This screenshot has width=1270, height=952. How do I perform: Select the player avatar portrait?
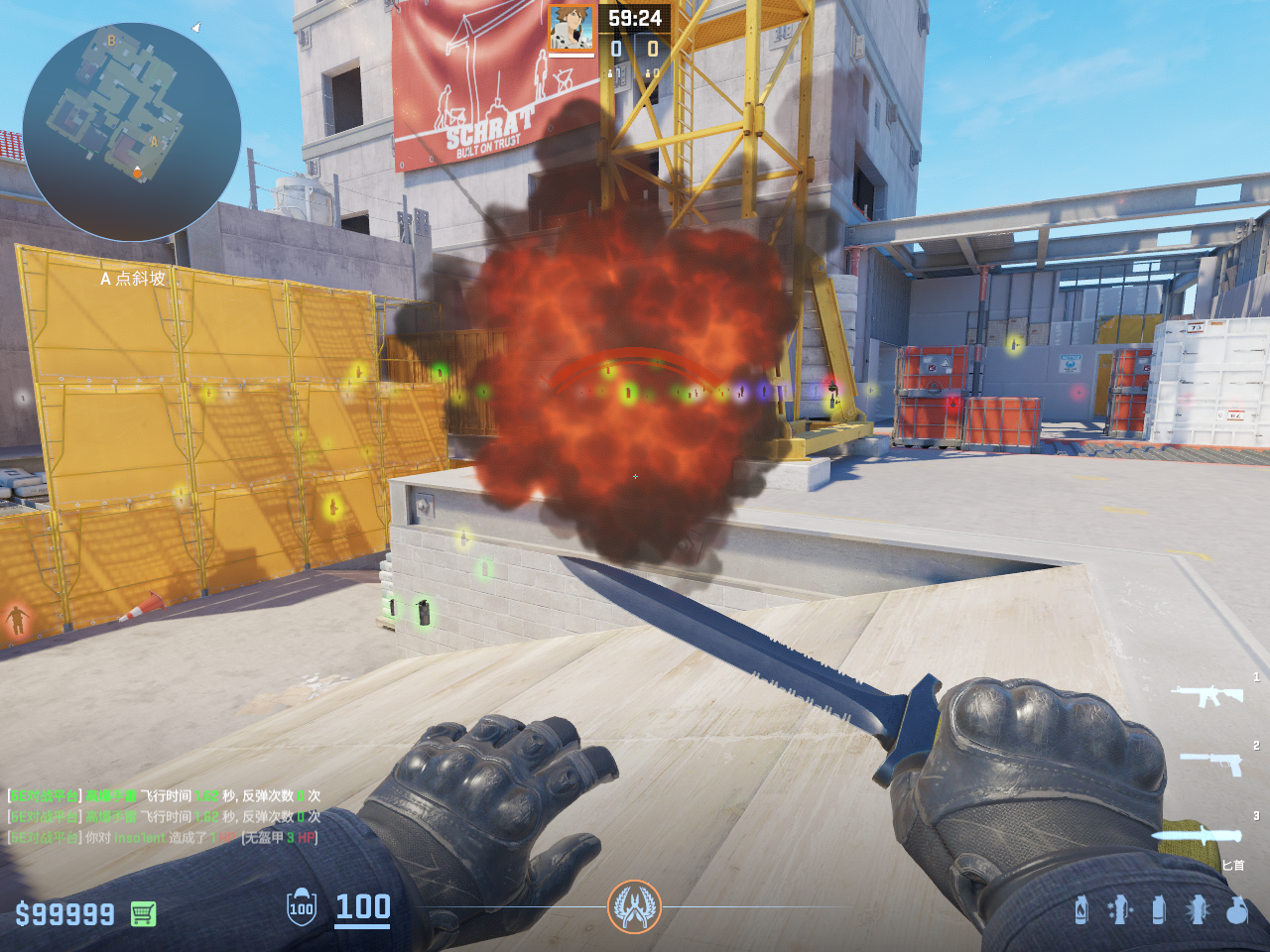coord(571,28)
